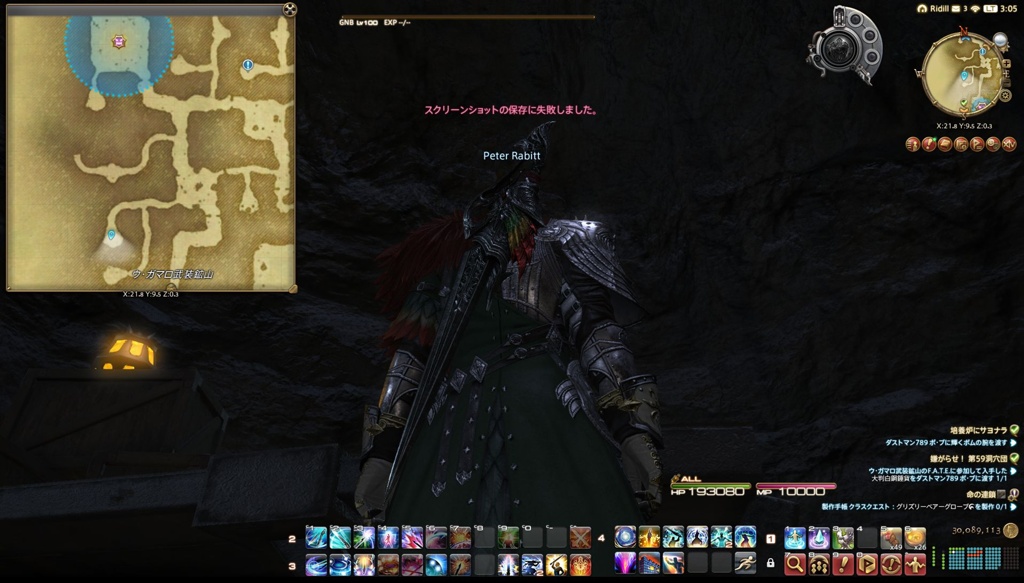Use the Sprint running-figure action

(745, 563)
